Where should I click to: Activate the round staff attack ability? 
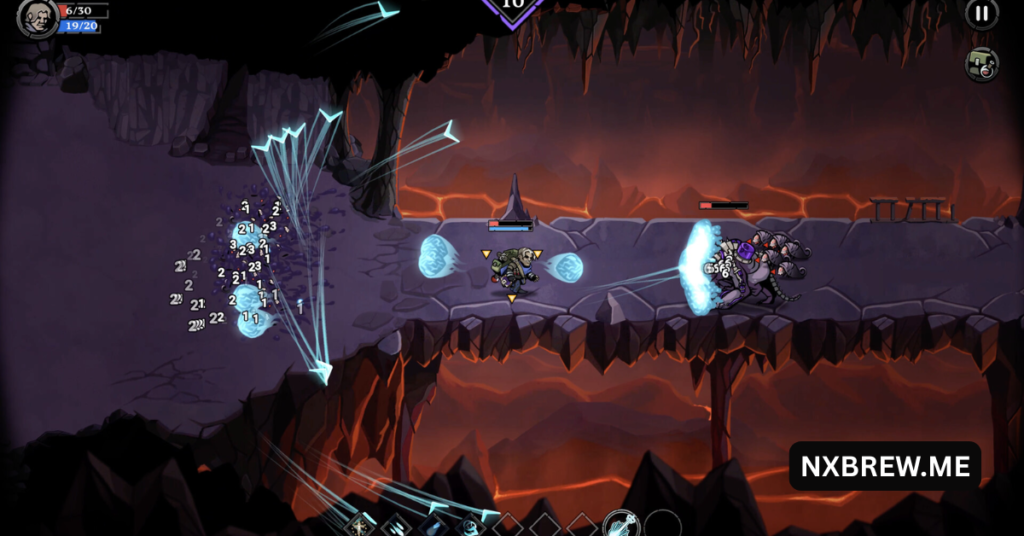[x=620, y=523]
